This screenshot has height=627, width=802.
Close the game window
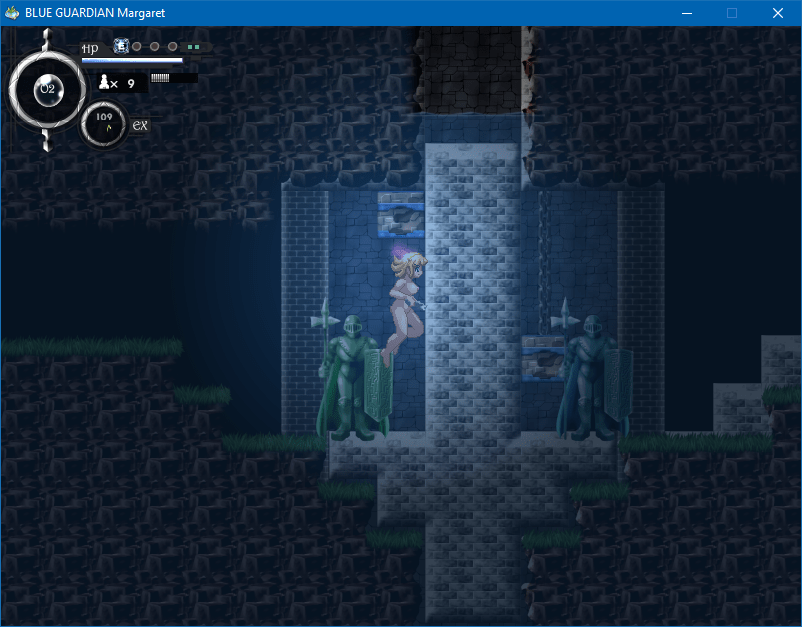[x=777, y=13]
